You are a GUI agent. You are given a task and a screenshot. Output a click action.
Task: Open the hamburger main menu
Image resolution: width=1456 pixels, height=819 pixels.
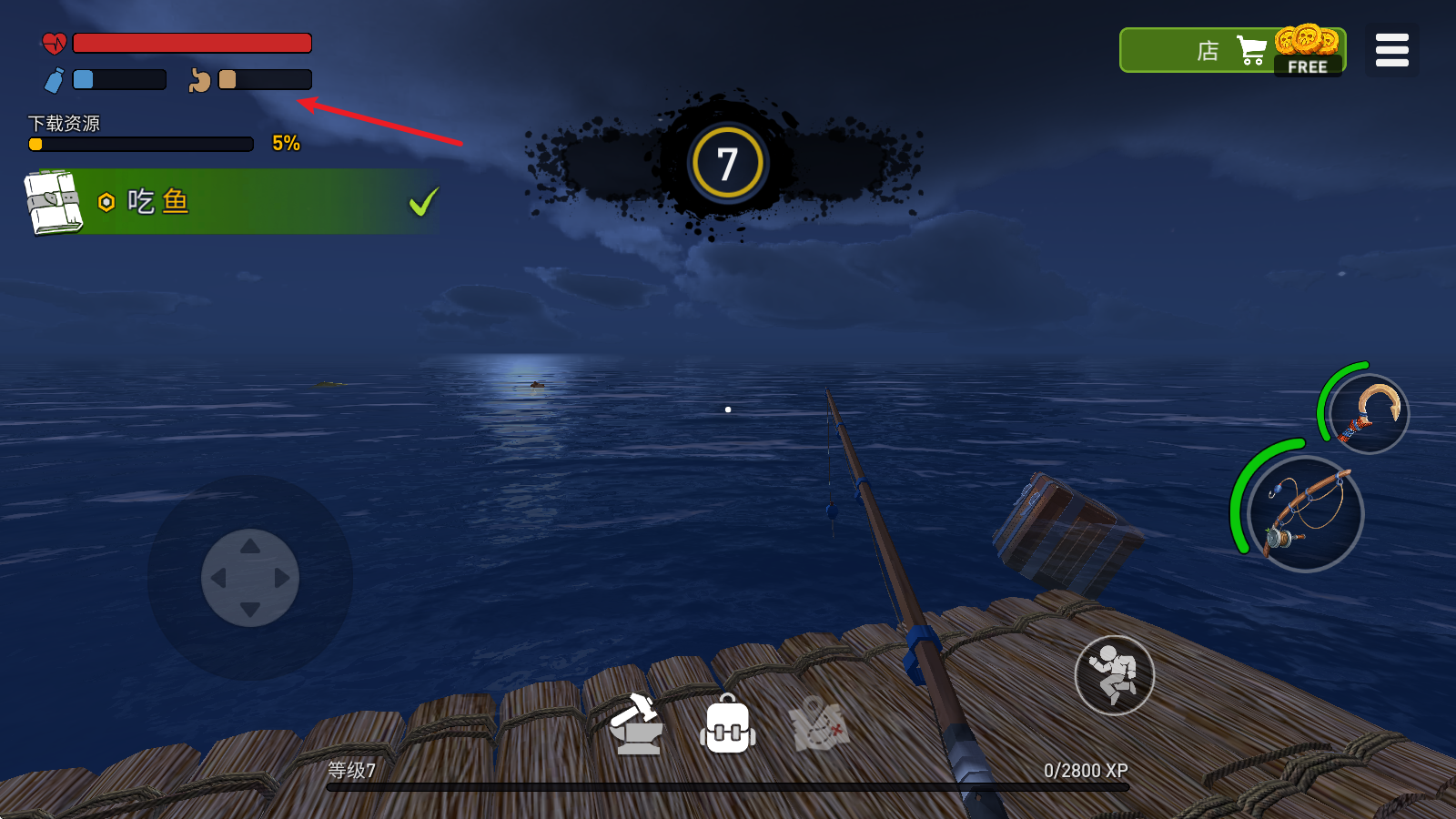pos(1391,50)
